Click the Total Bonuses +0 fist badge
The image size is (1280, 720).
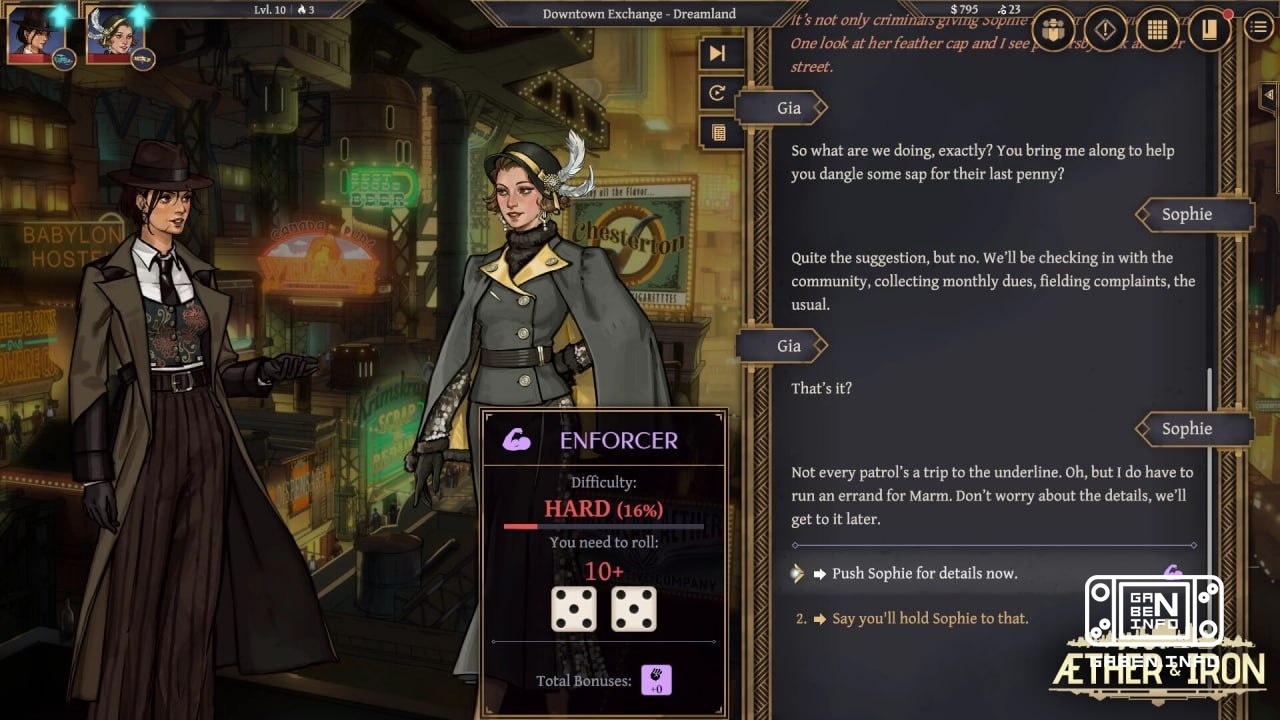(x=657, y=680)
